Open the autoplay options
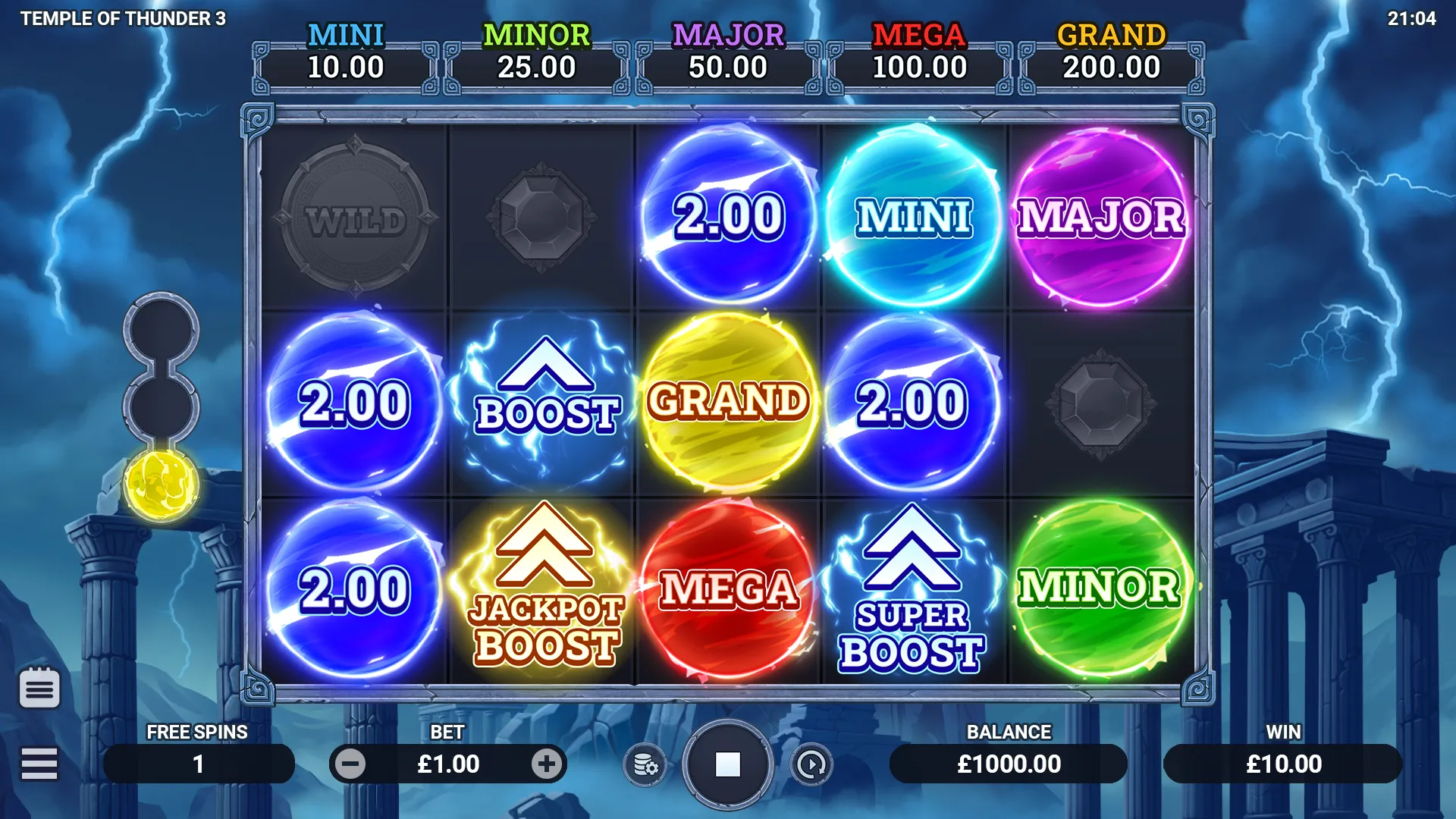 pyautogui.click(x=811, y=765)
